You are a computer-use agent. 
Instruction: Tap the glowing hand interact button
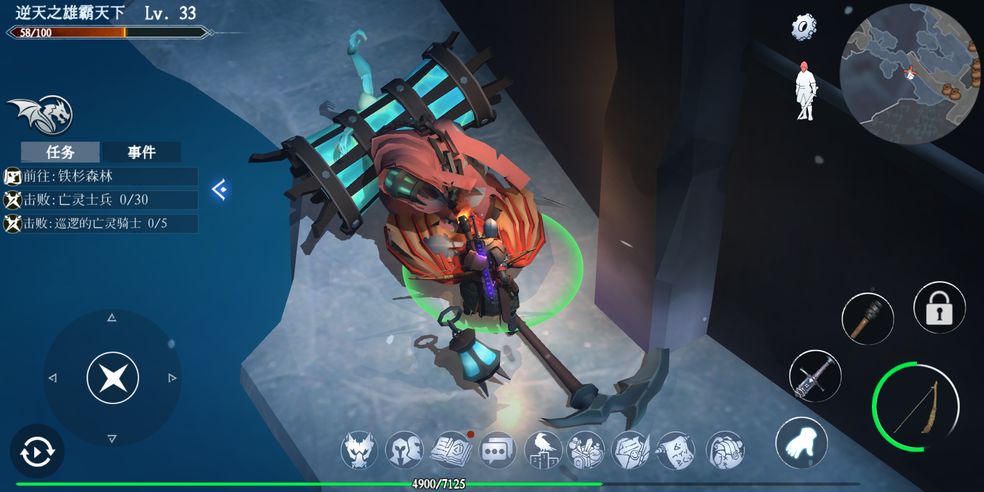point(800,441)
